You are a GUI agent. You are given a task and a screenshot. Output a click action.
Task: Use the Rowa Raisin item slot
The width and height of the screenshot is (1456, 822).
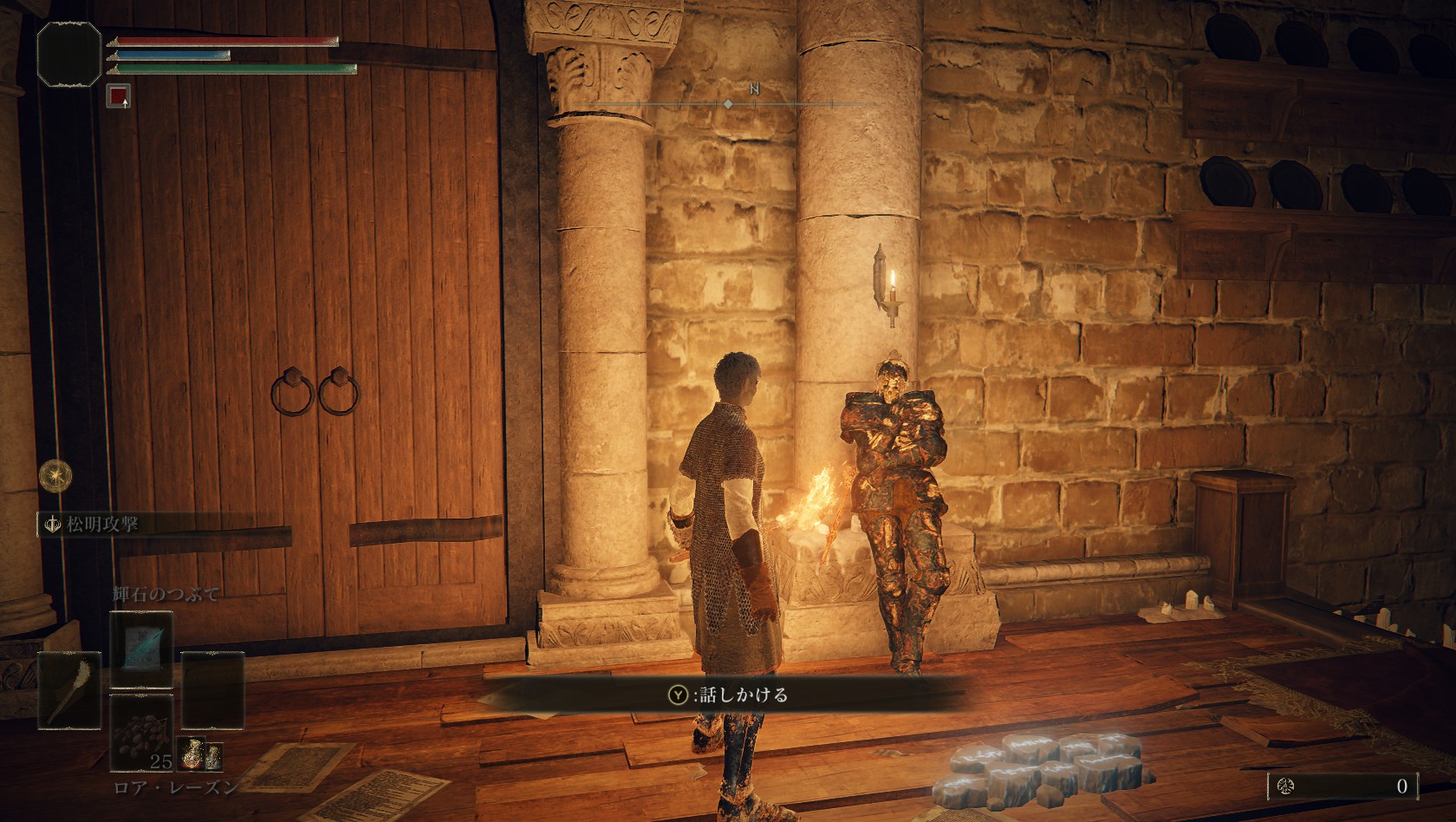[141, 734]
